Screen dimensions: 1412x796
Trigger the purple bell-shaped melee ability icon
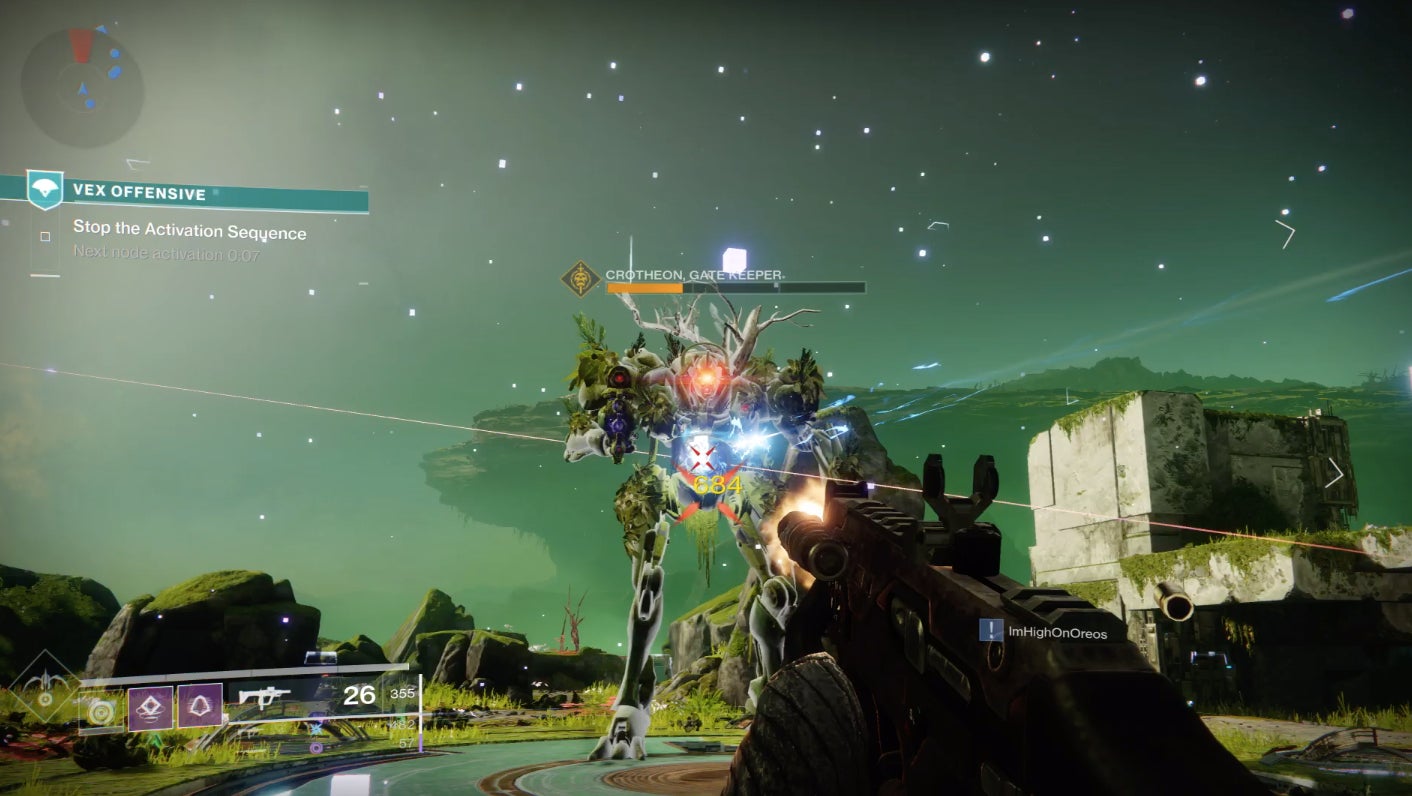[200, 706]
